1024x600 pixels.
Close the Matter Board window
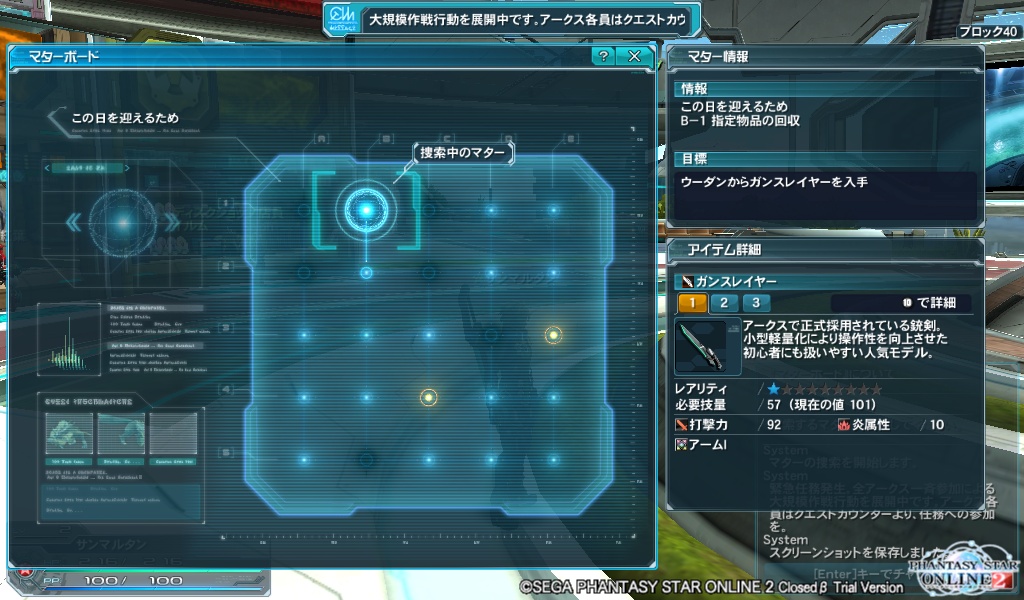634,56
